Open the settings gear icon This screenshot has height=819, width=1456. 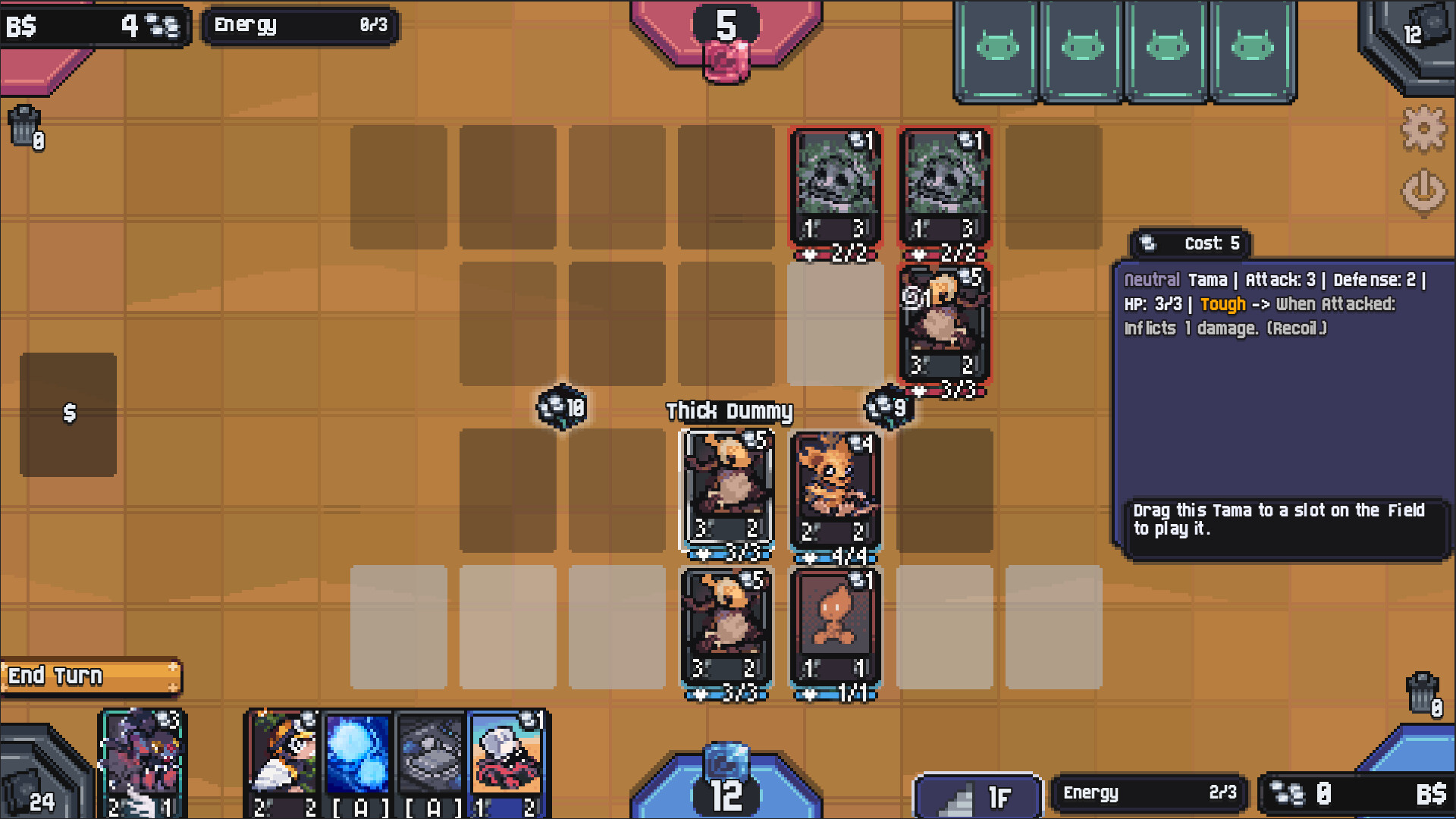pyautogui.click(x=1423, y=129)
